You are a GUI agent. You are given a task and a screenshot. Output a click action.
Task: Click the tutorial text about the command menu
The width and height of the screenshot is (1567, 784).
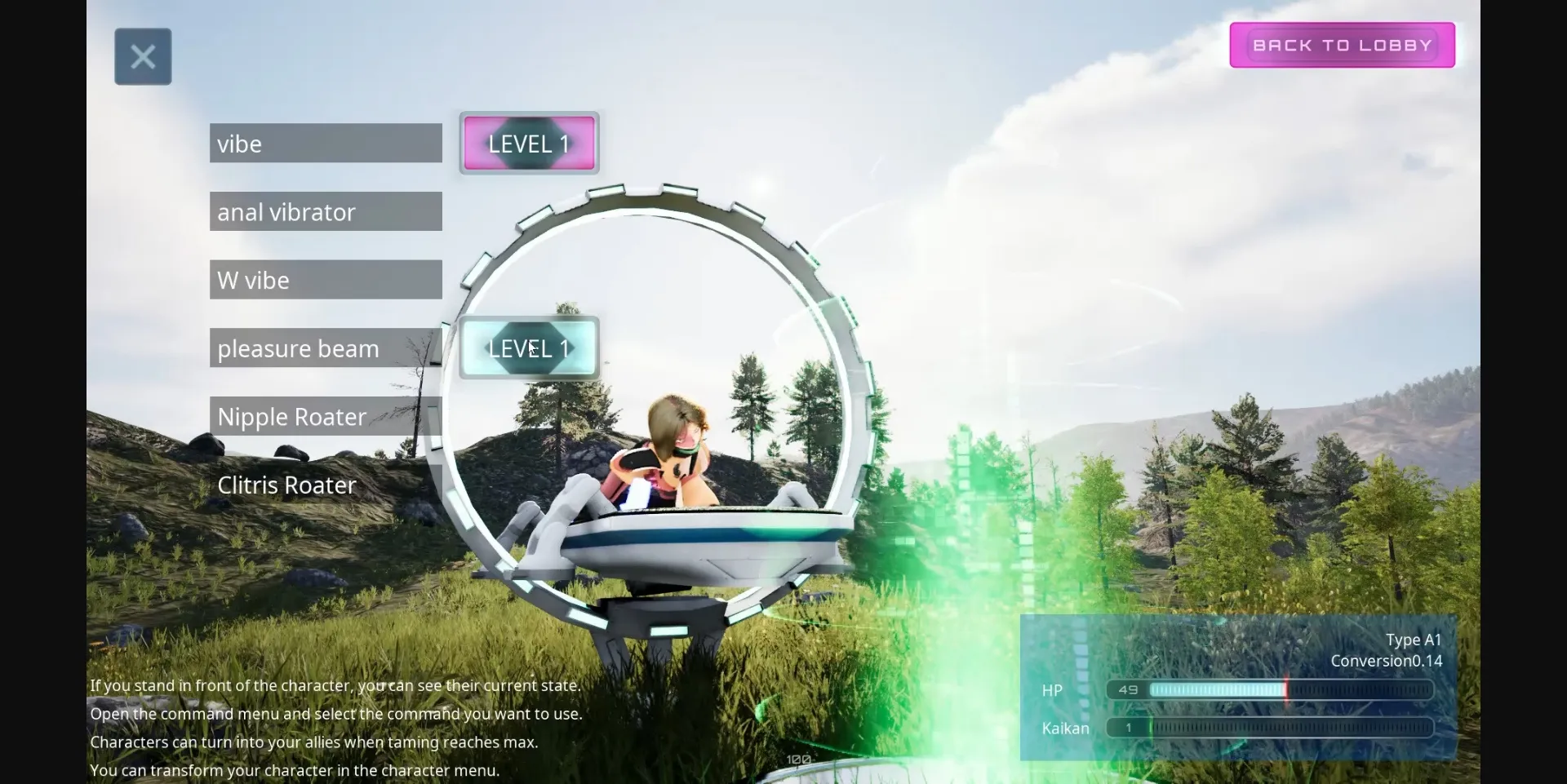tap(336, 714)
